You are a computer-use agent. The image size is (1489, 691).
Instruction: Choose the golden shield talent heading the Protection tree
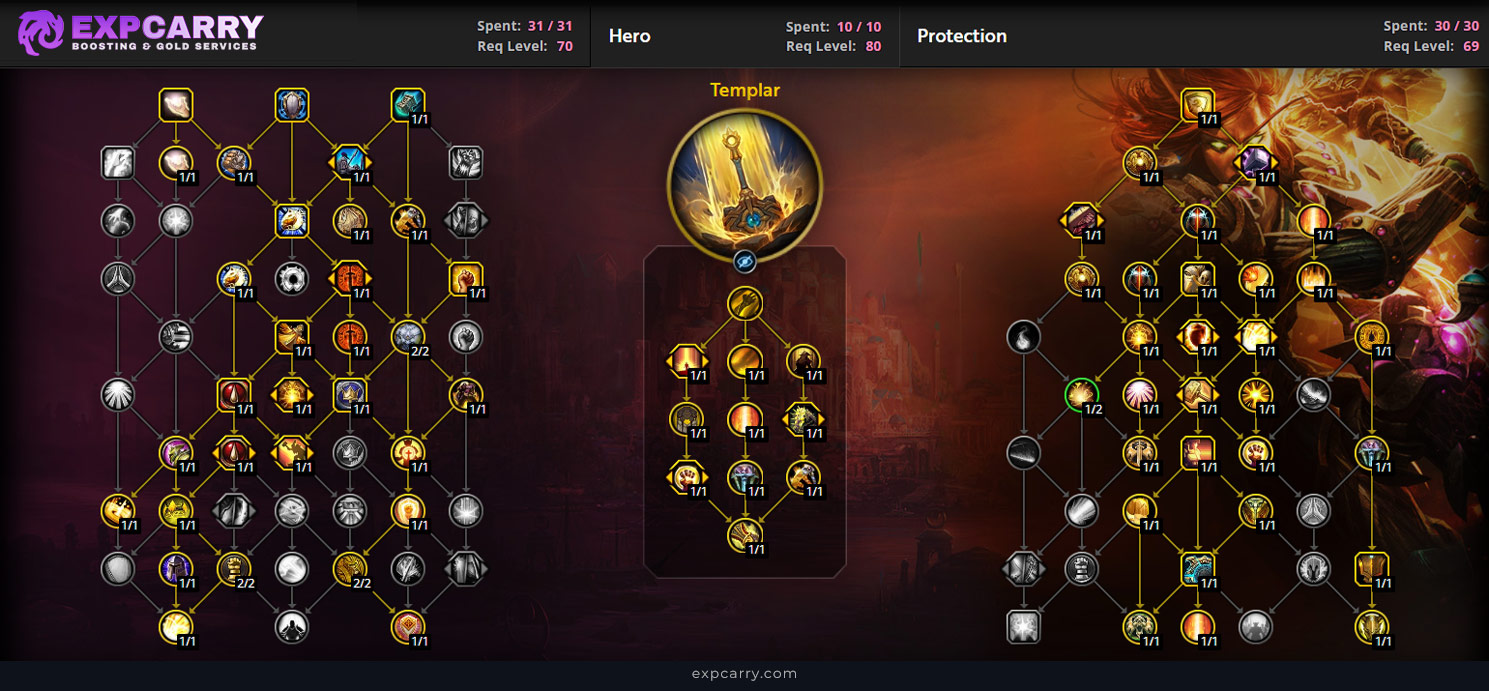tap(1197, 105)
